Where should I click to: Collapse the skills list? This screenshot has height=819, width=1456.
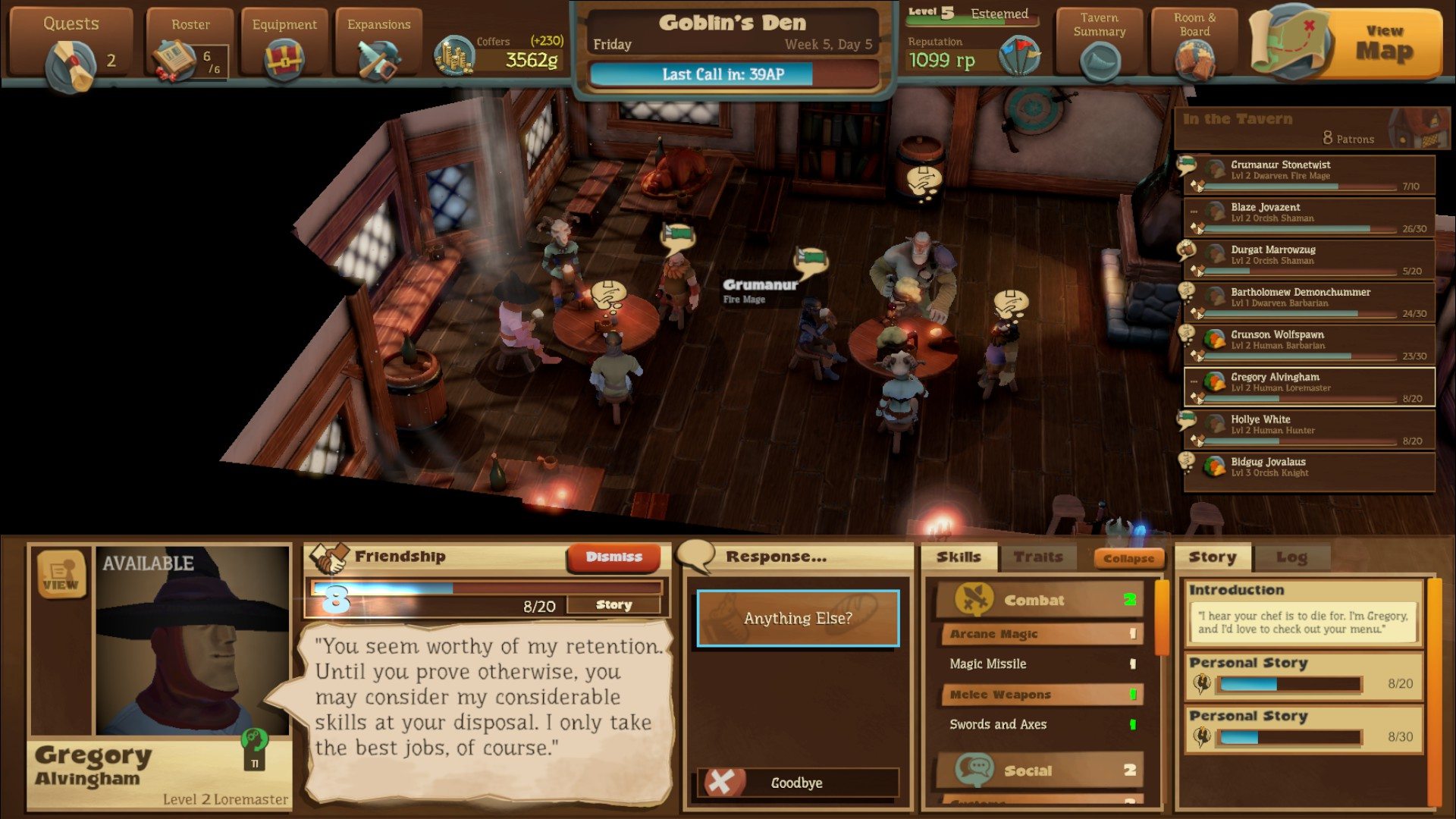tap(1128, 559)
